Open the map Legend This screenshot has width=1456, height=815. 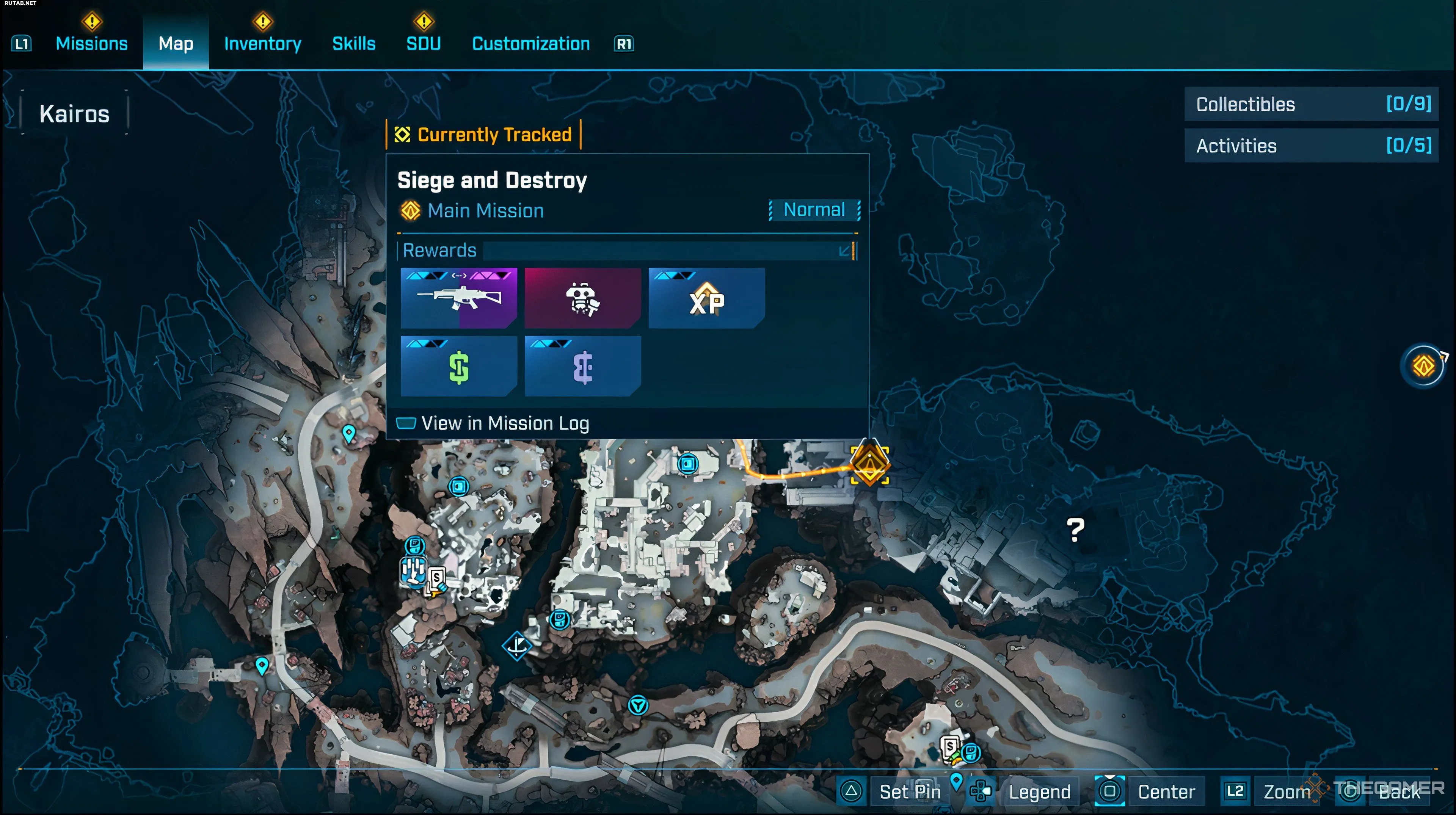coord(1039,791)
